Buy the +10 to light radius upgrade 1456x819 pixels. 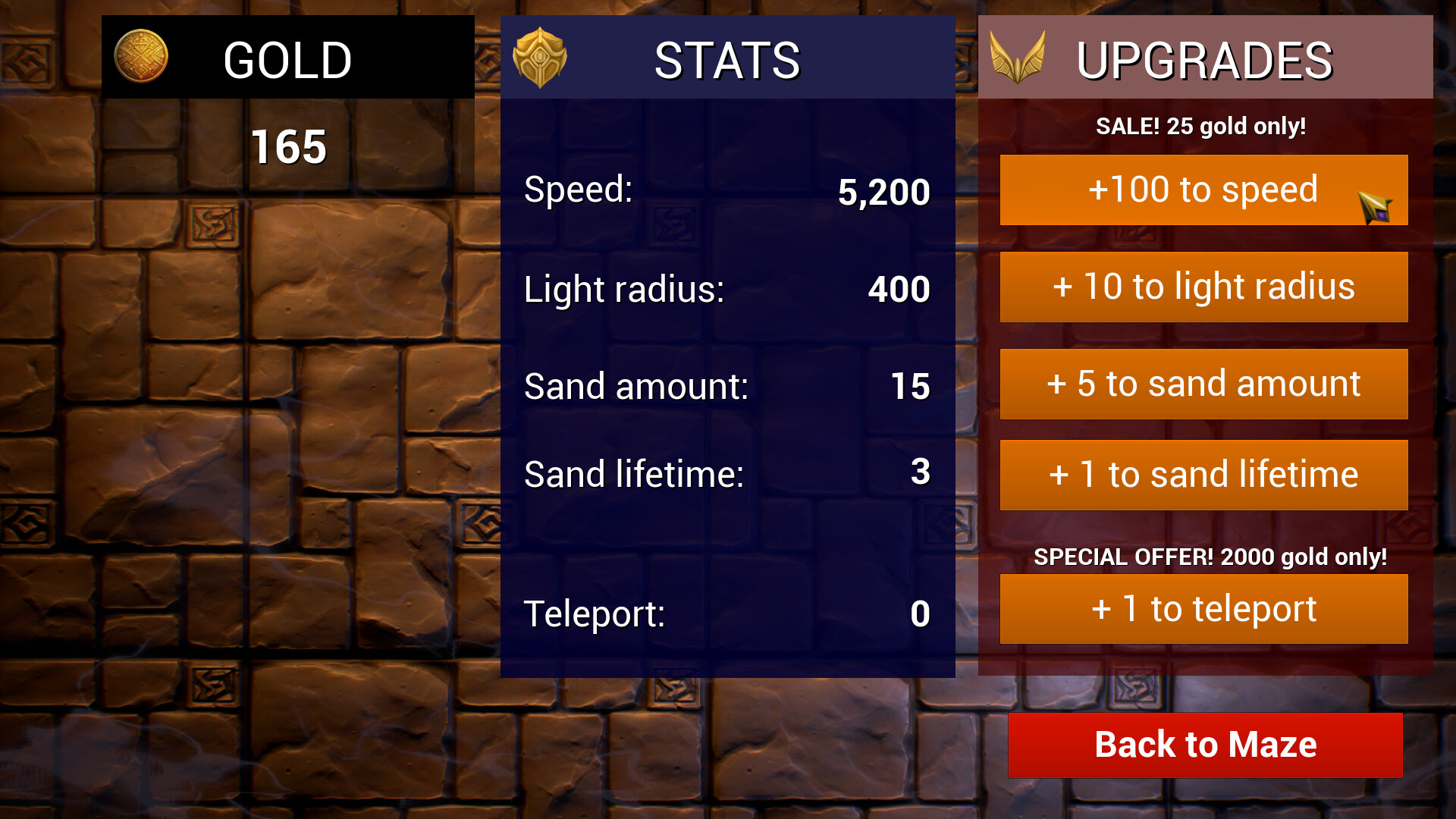(x=1203, y=287)
